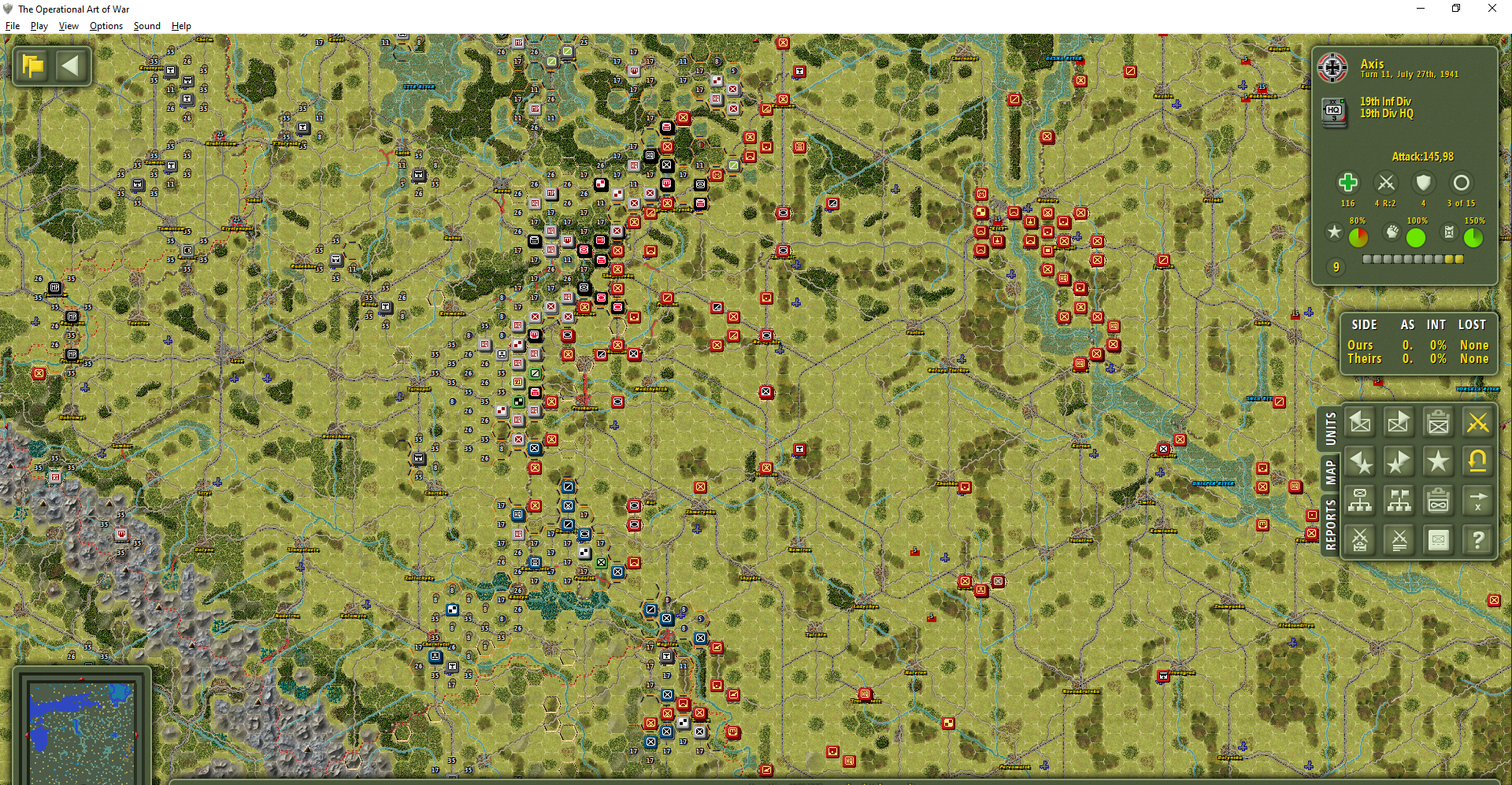Open the Play menu
Screen dimensions: 1512x785
click(x=39, y=25)
